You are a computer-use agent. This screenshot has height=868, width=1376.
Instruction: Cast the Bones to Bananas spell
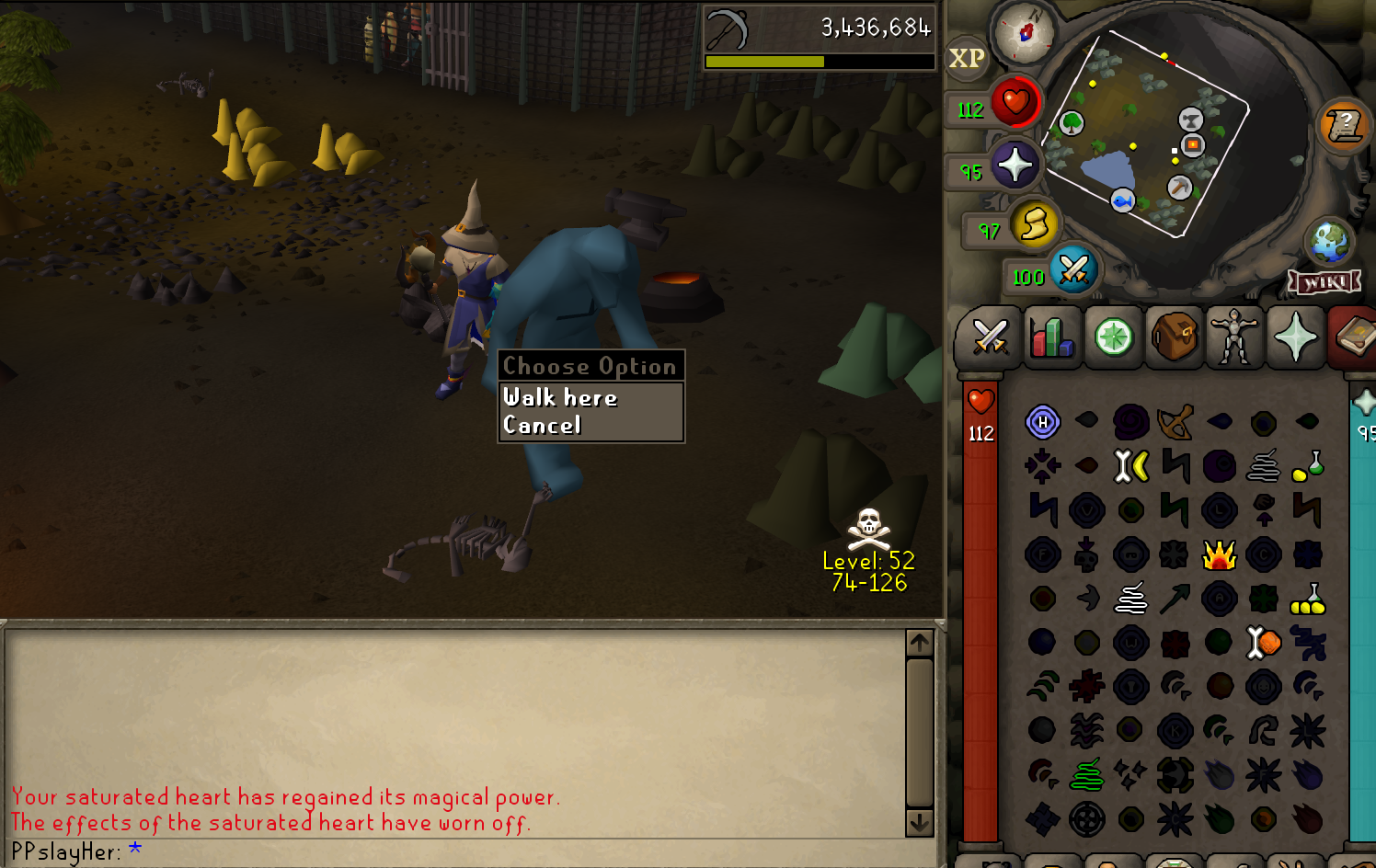click(x=1131, y=465)
